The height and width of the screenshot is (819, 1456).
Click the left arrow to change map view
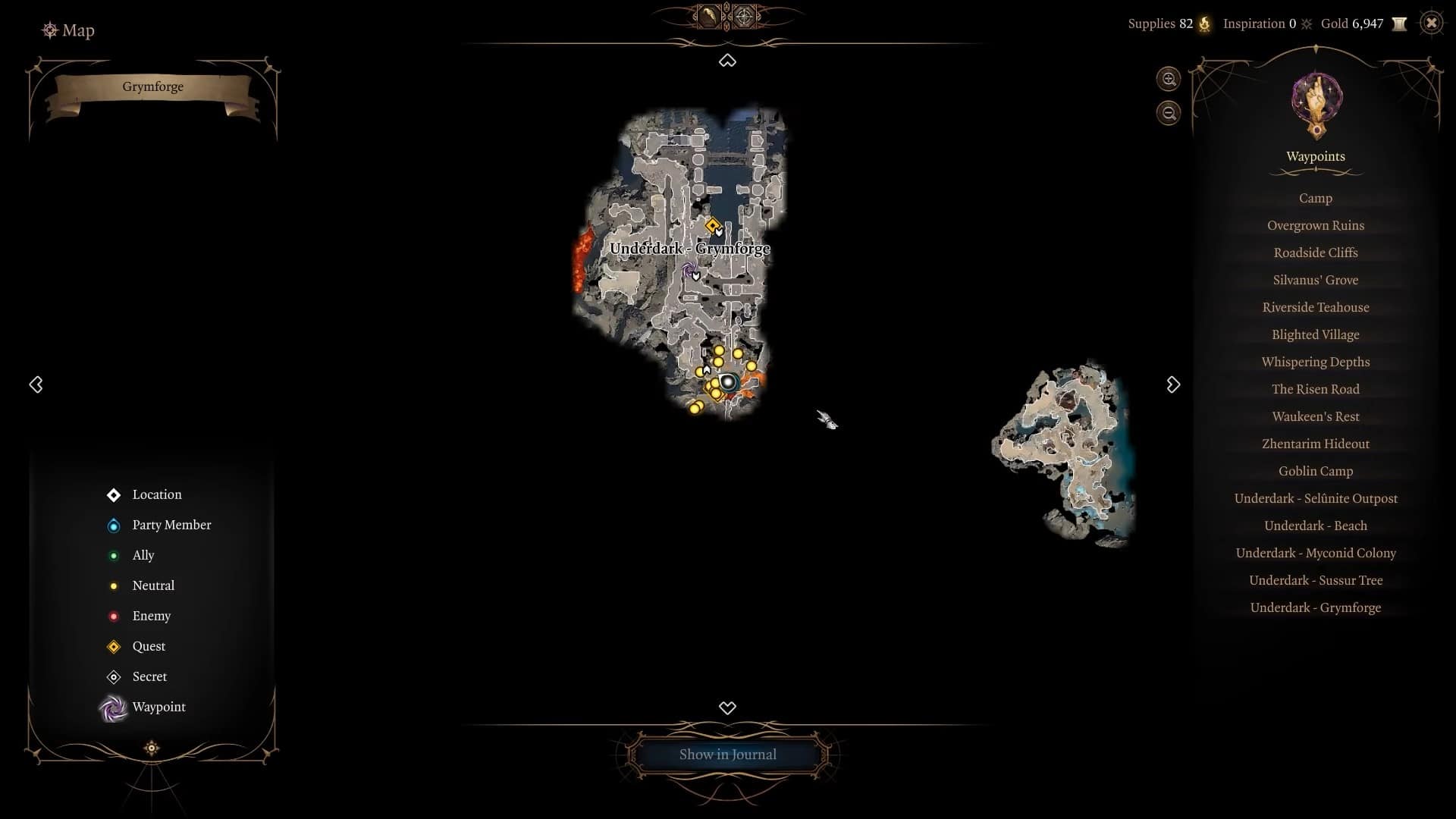click(x=36, y=384)
